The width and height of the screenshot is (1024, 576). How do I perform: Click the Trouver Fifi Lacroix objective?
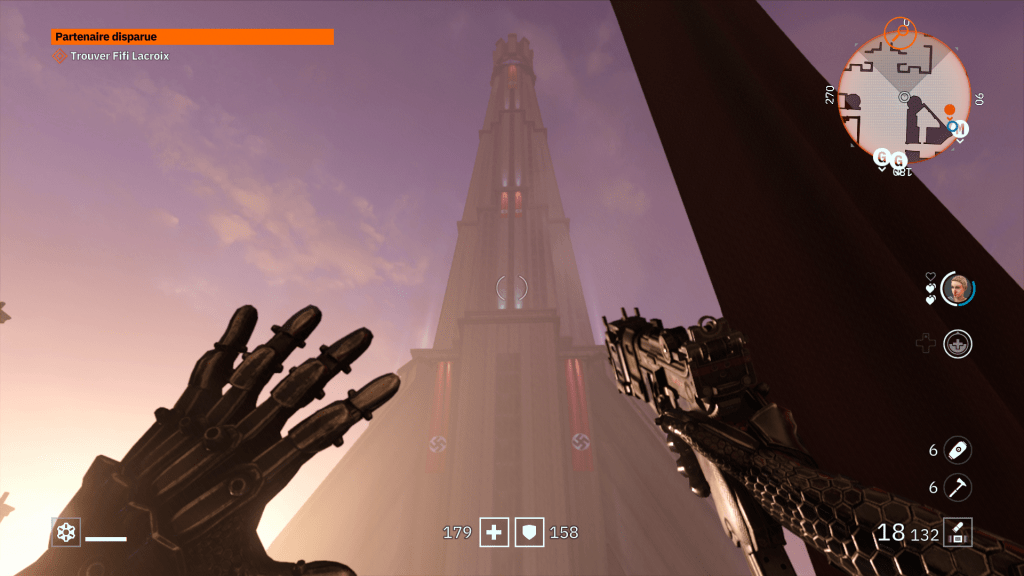click(119, 57)
